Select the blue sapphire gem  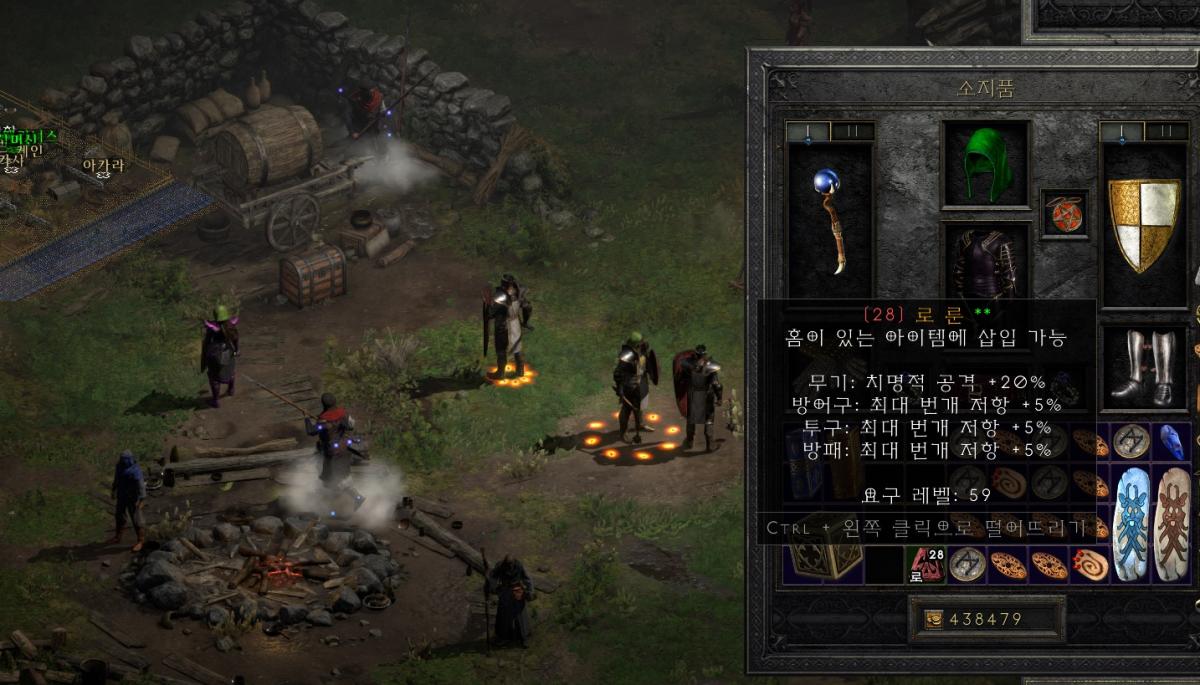[x=1171, y=441]
